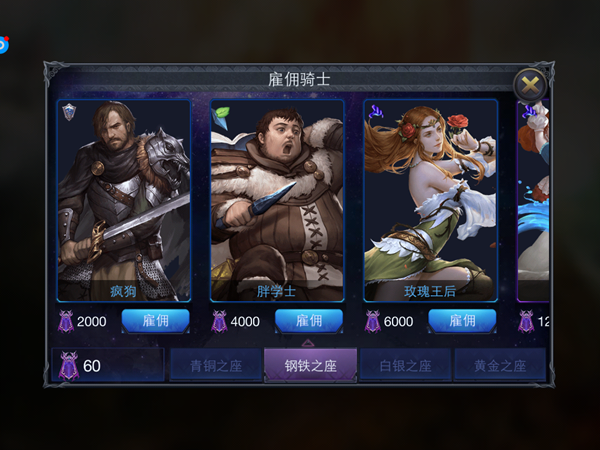Hire the 疯狗 knight for 2000
This screenshot has width=600, height=450.
click(155, 321)
